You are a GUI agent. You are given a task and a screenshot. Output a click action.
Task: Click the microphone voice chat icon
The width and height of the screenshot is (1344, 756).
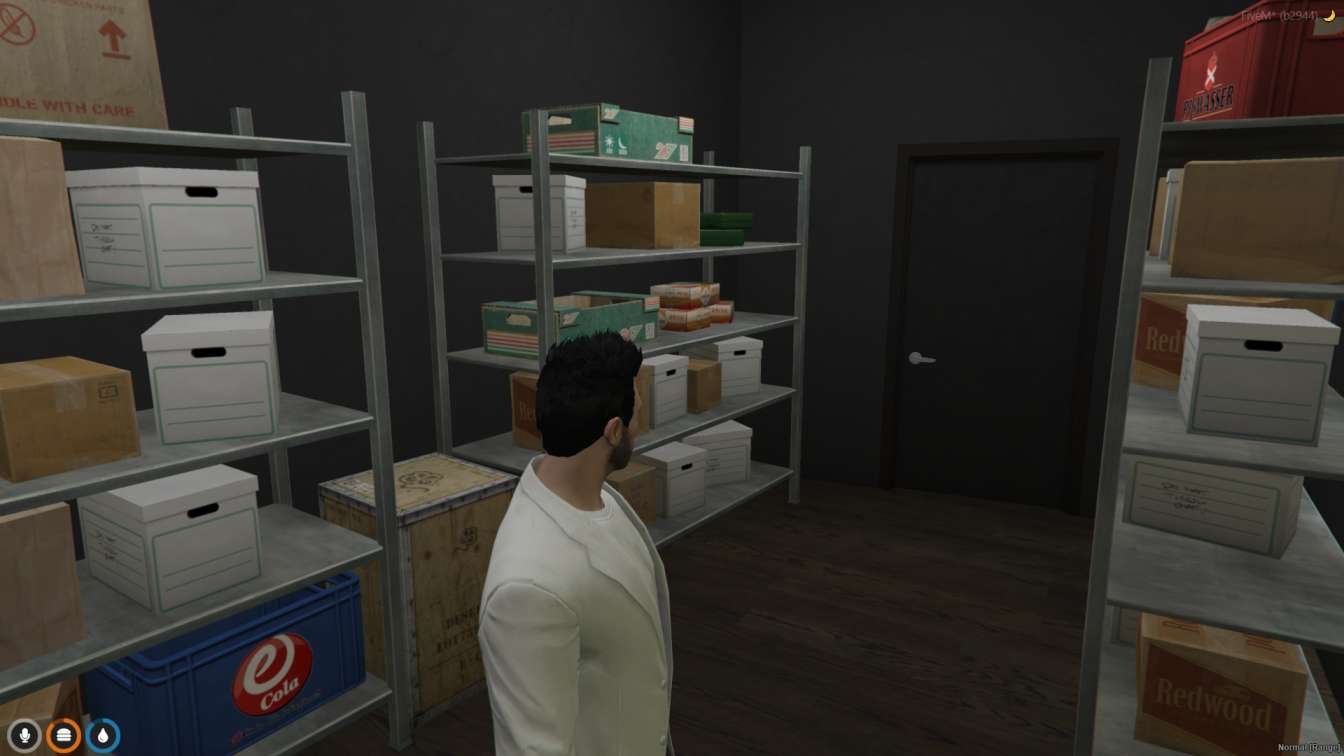tap(22, 734)
